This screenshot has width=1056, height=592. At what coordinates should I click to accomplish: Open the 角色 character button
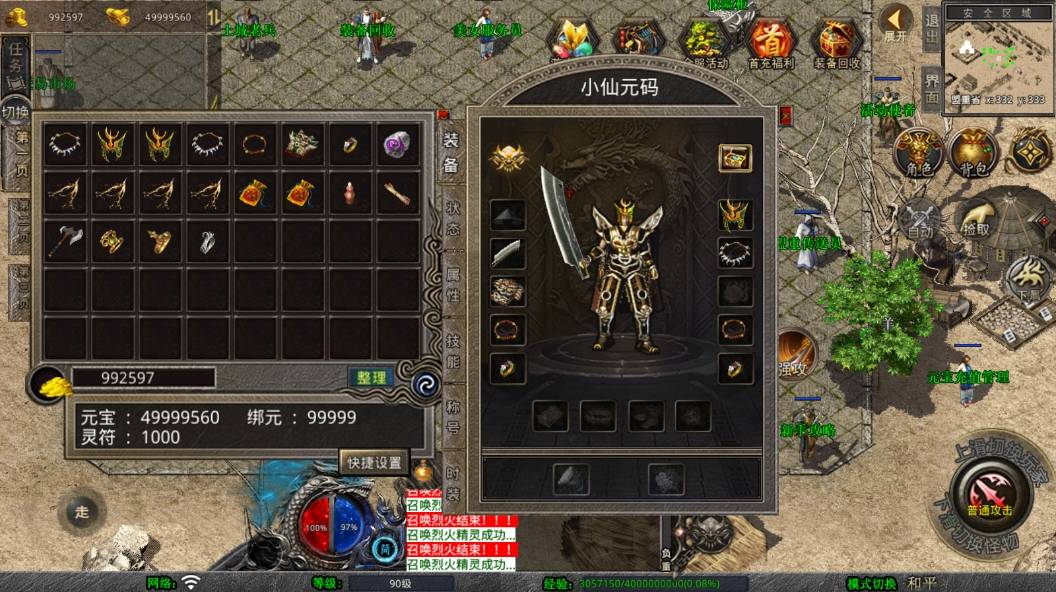coord(917,152)
